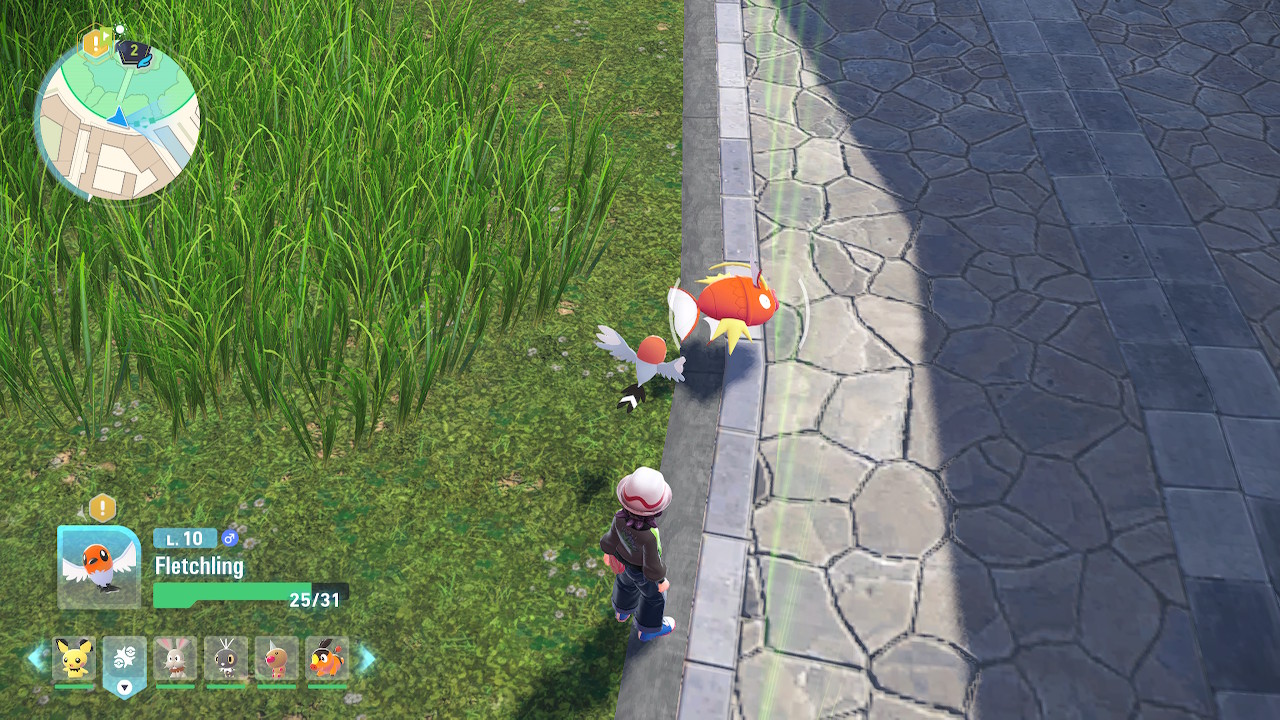Choose Weedle in the party bar
This screenshot has width=1280, height=720.
277,659
